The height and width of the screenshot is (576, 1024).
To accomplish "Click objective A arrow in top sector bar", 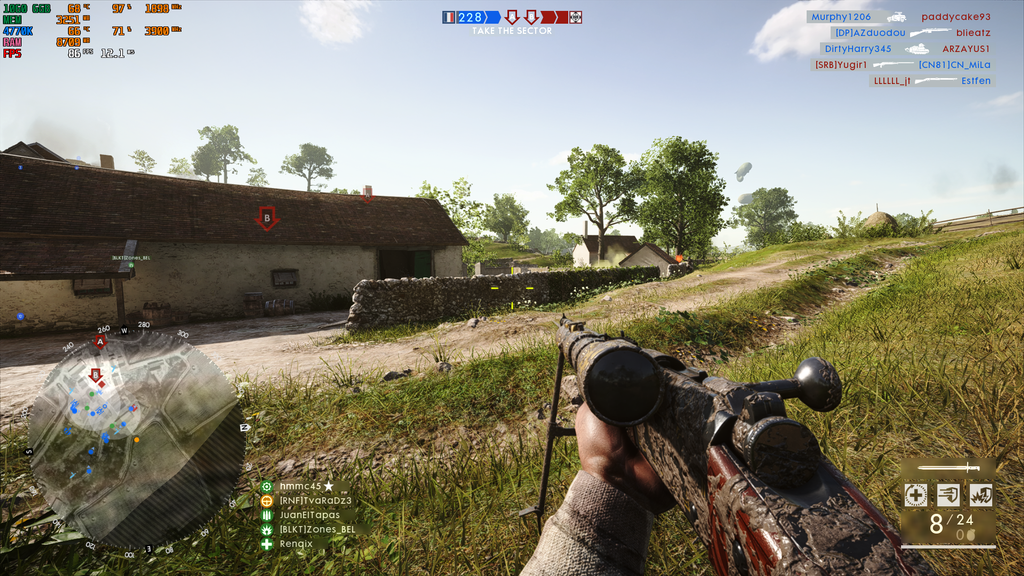I will tap(512, 17).
